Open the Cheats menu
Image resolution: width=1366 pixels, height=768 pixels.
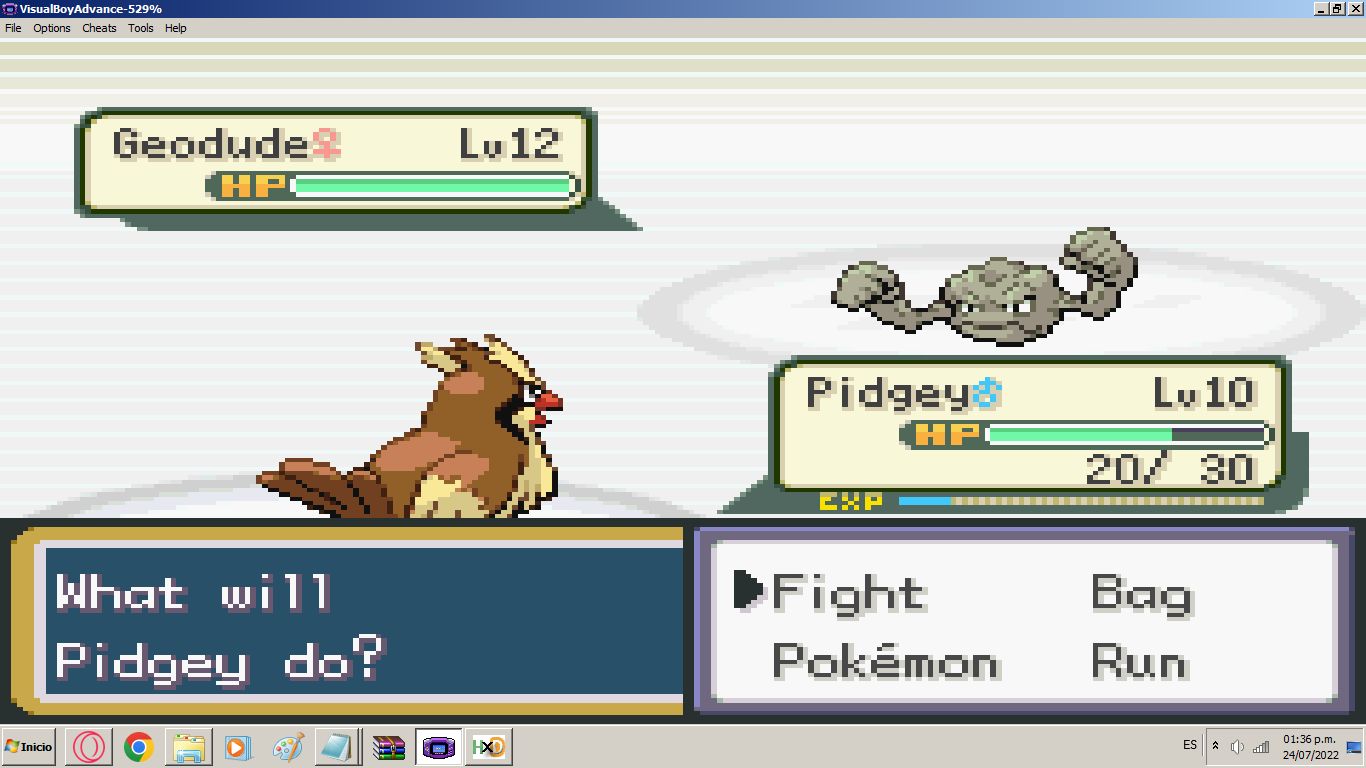coord(99,28)
